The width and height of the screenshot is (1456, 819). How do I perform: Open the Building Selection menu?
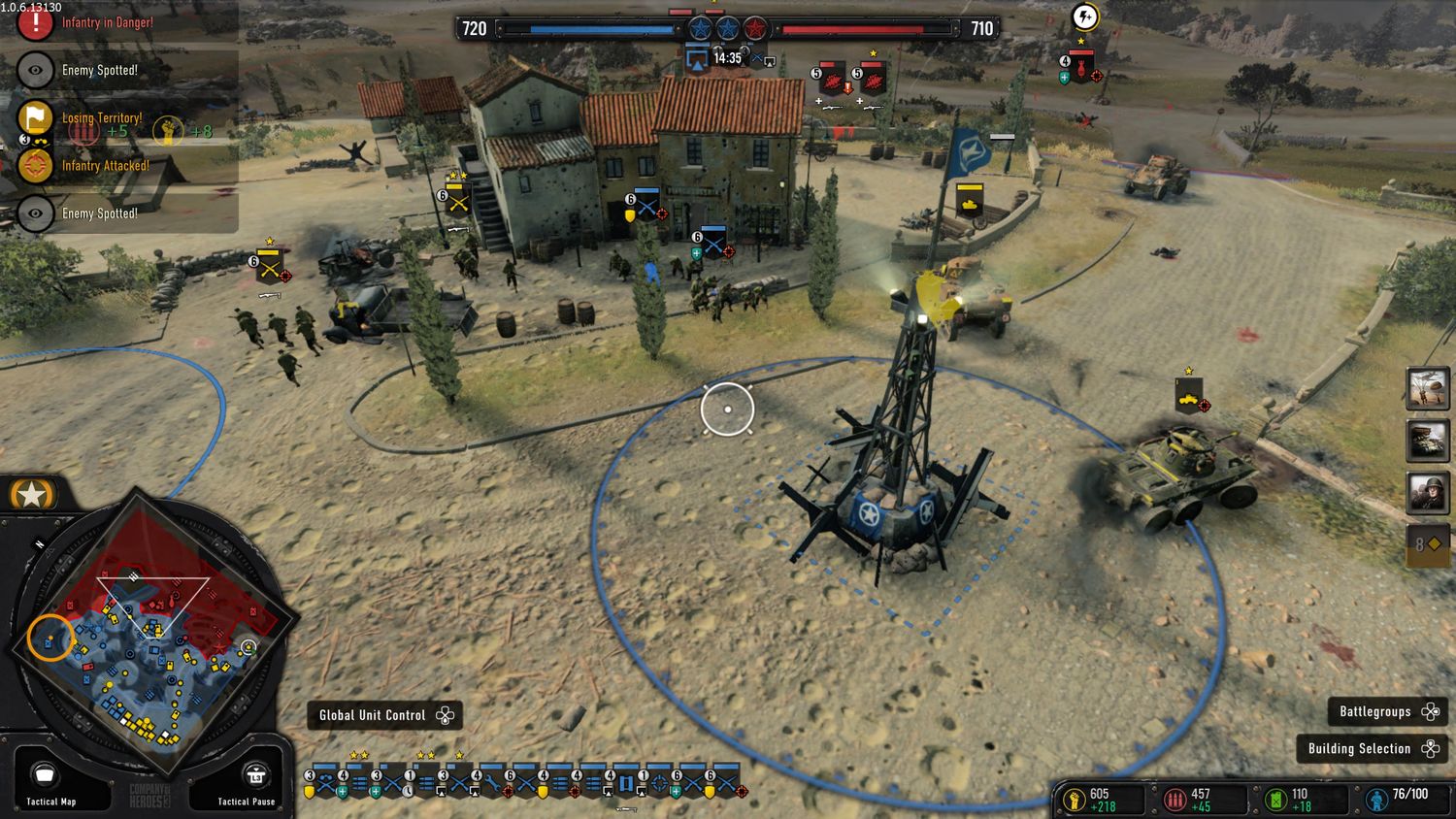(1371, 748)
